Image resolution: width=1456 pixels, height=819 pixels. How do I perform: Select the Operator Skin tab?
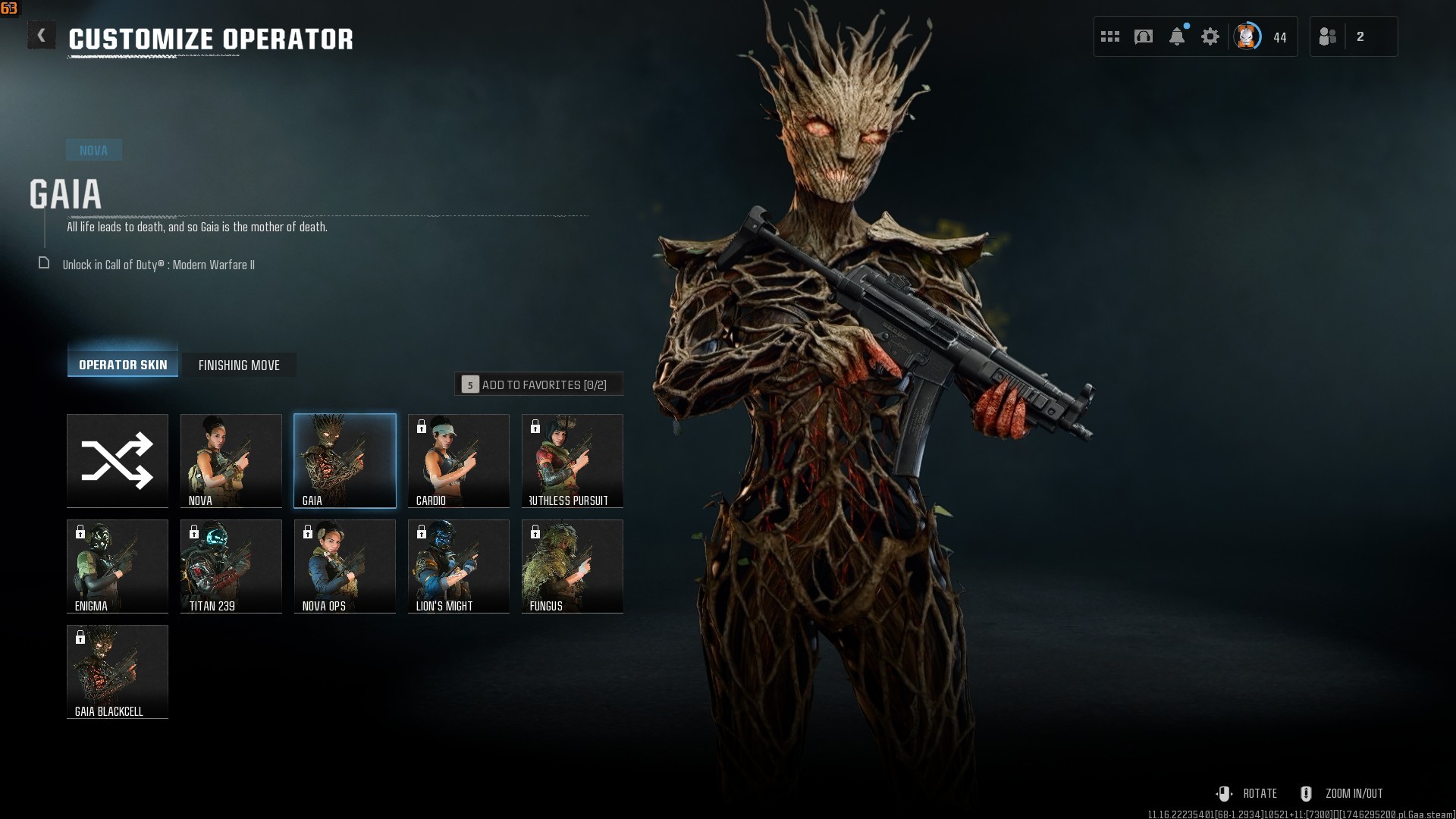coord(123,364)
